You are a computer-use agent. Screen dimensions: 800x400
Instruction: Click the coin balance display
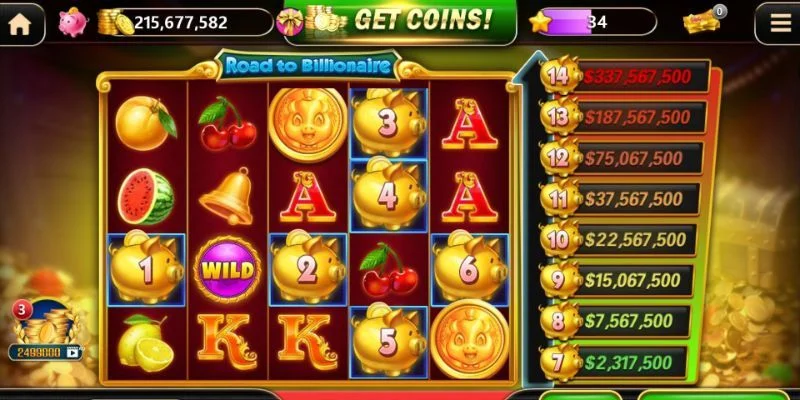point(180,22)
